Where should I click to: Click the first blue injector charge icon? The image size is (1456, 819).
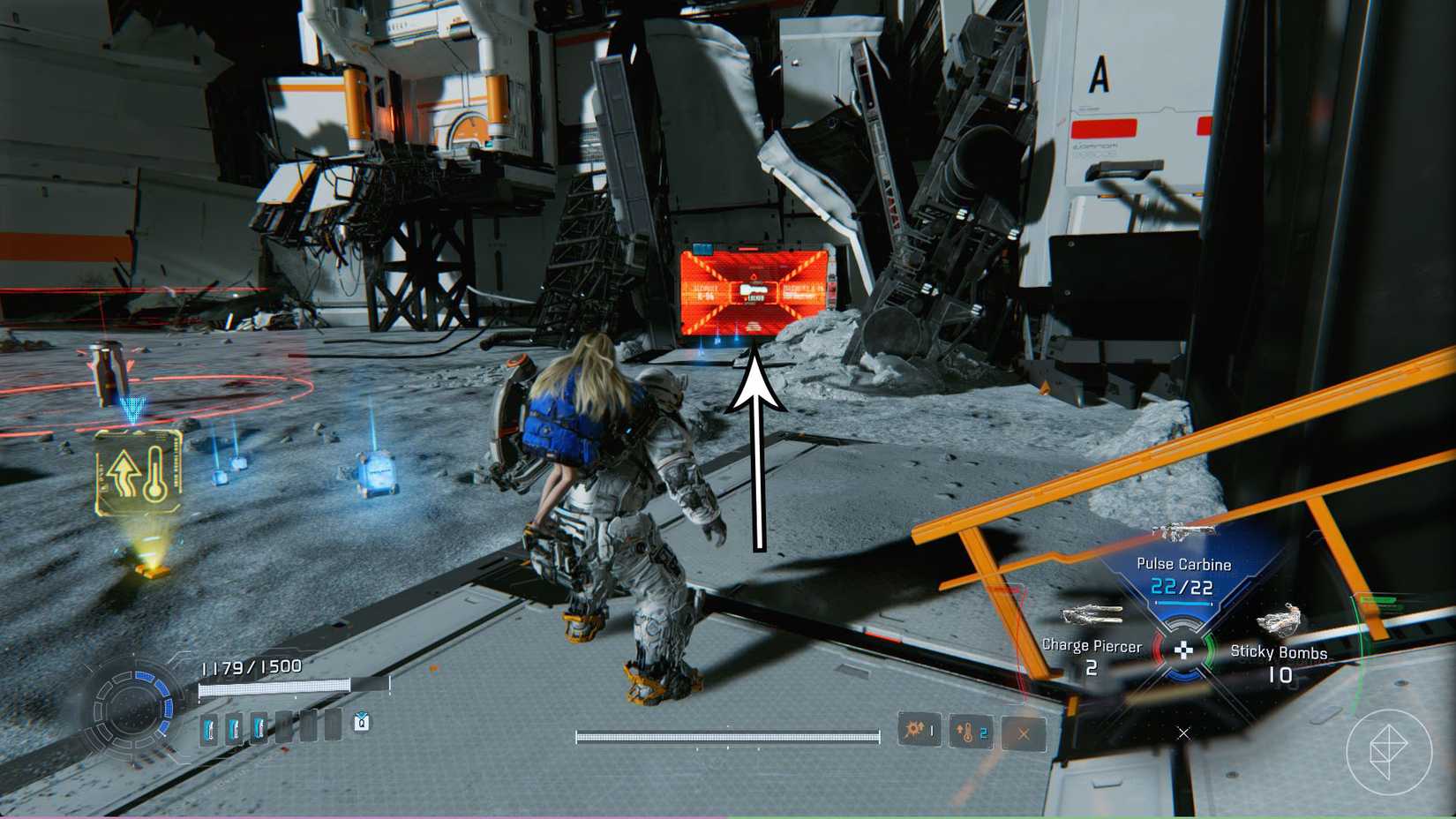(209, 727)
